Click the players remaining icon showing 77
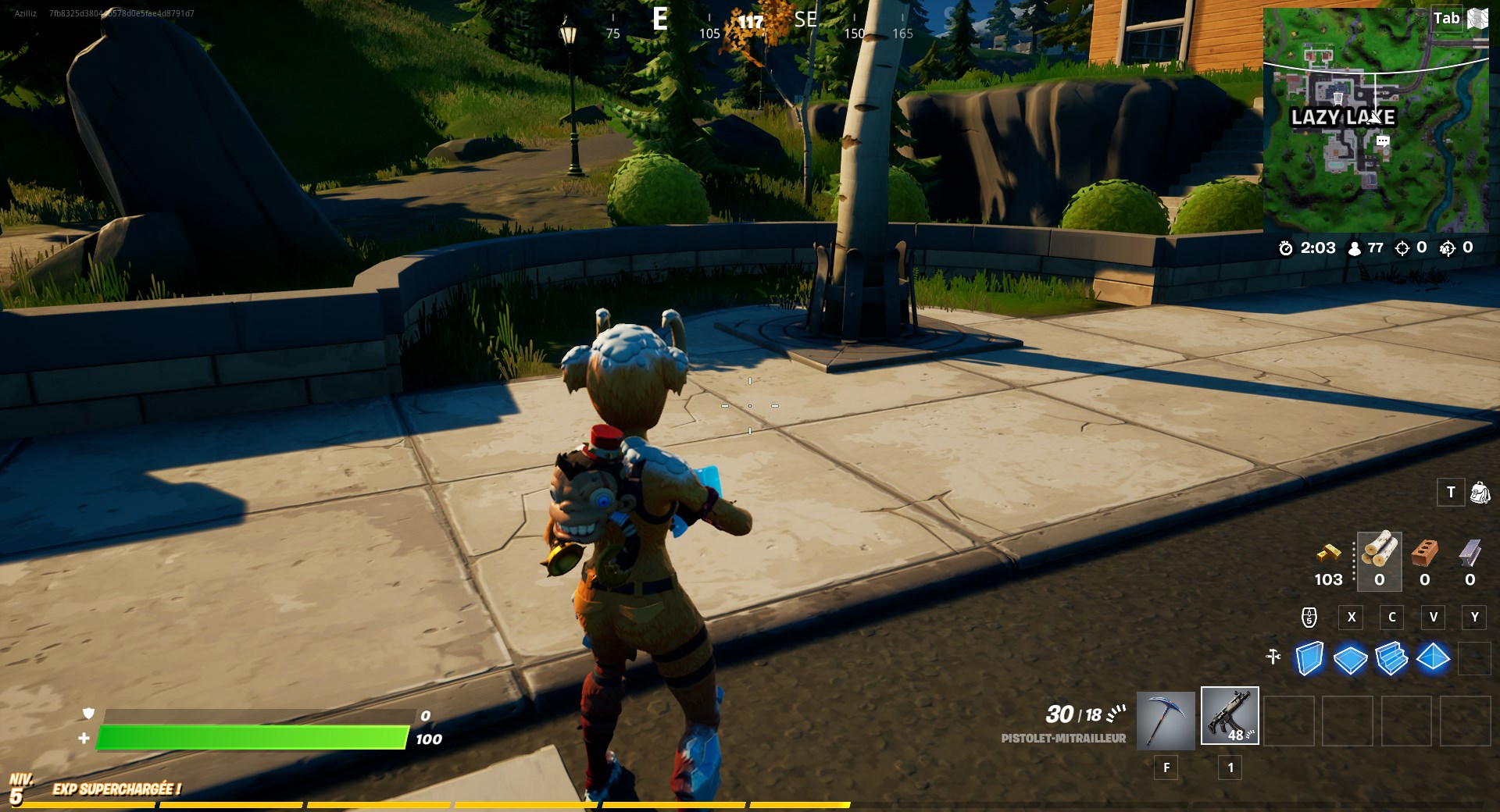This screenshot has height=812, width=1500. click(x=1355, y=248)
